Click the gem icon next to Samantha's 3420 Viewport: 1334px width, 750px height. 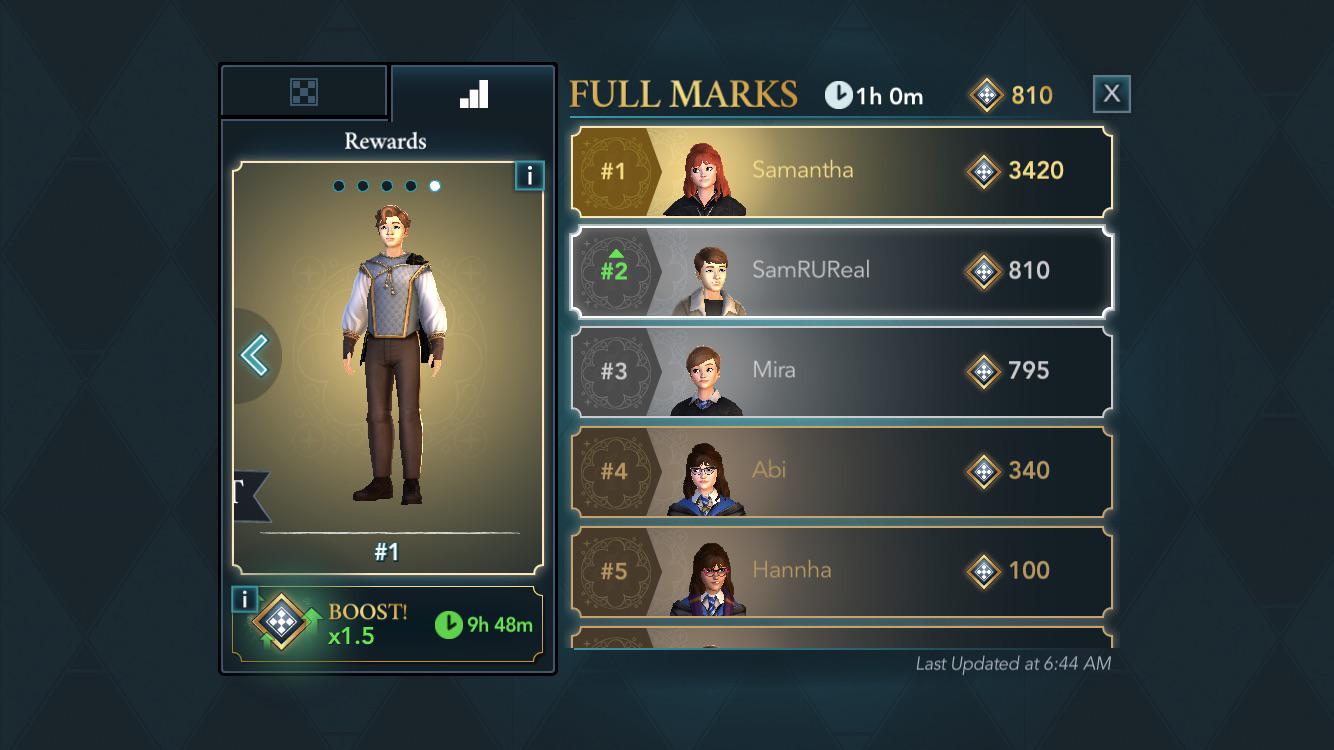(984, 170)
